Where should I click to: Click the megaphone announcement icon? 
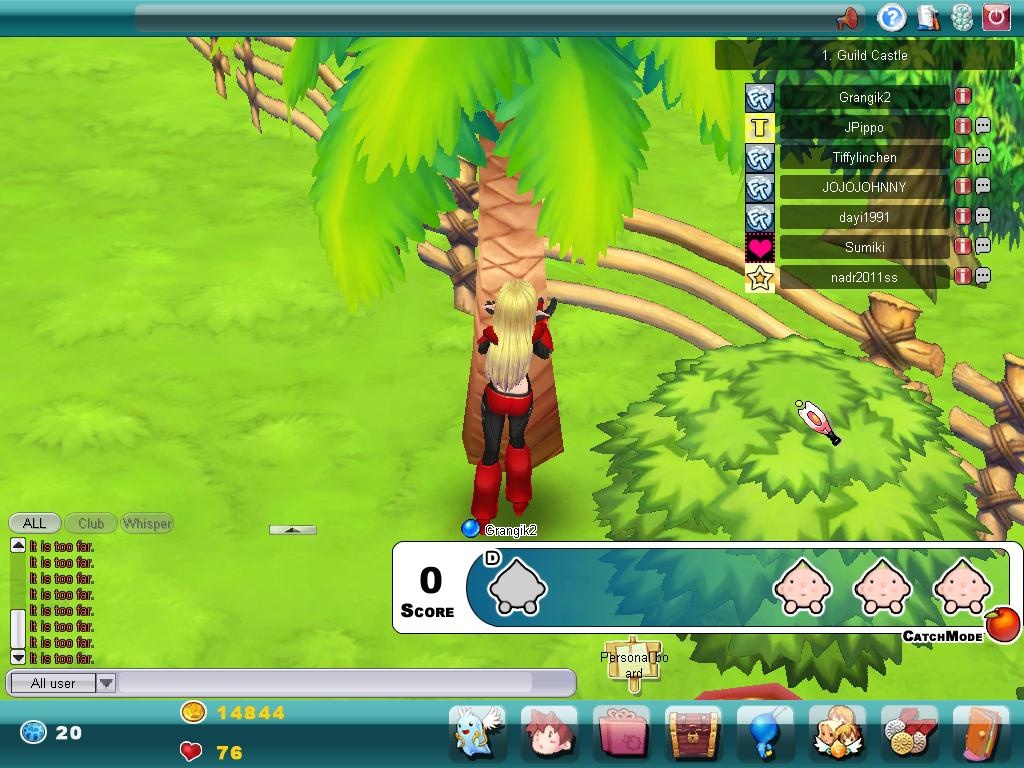pos(847,18)
